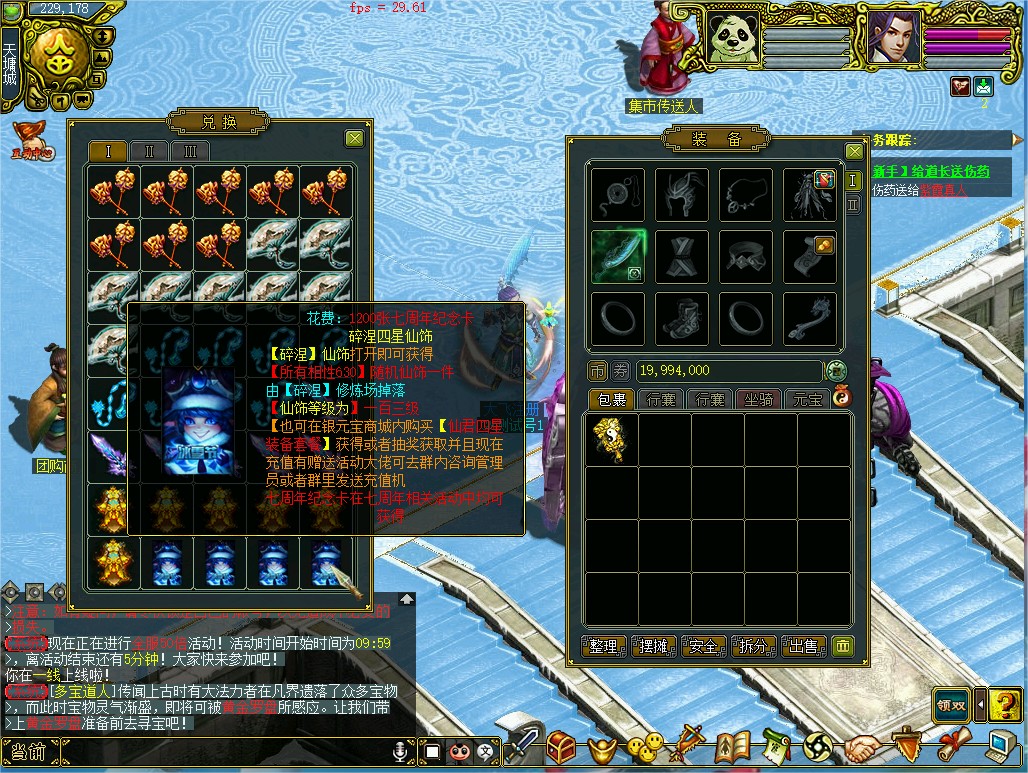Image resolution: width=1028 pixels, height=773 pixels.
Task: Close the 装备 equipment window
Action: tap(853, 152)
